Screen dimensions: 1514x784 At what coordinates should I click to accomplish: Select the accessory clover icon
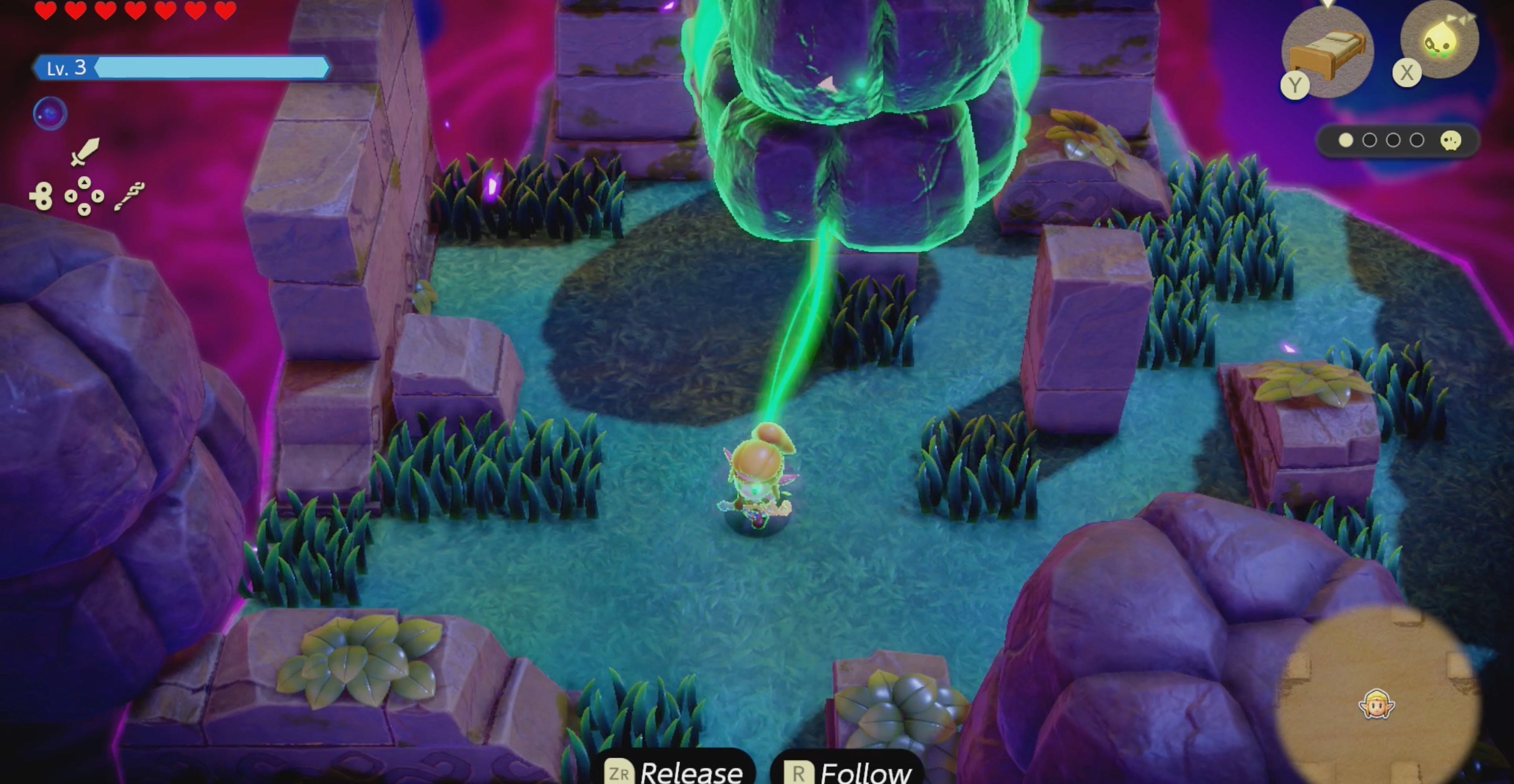[41, 196]
